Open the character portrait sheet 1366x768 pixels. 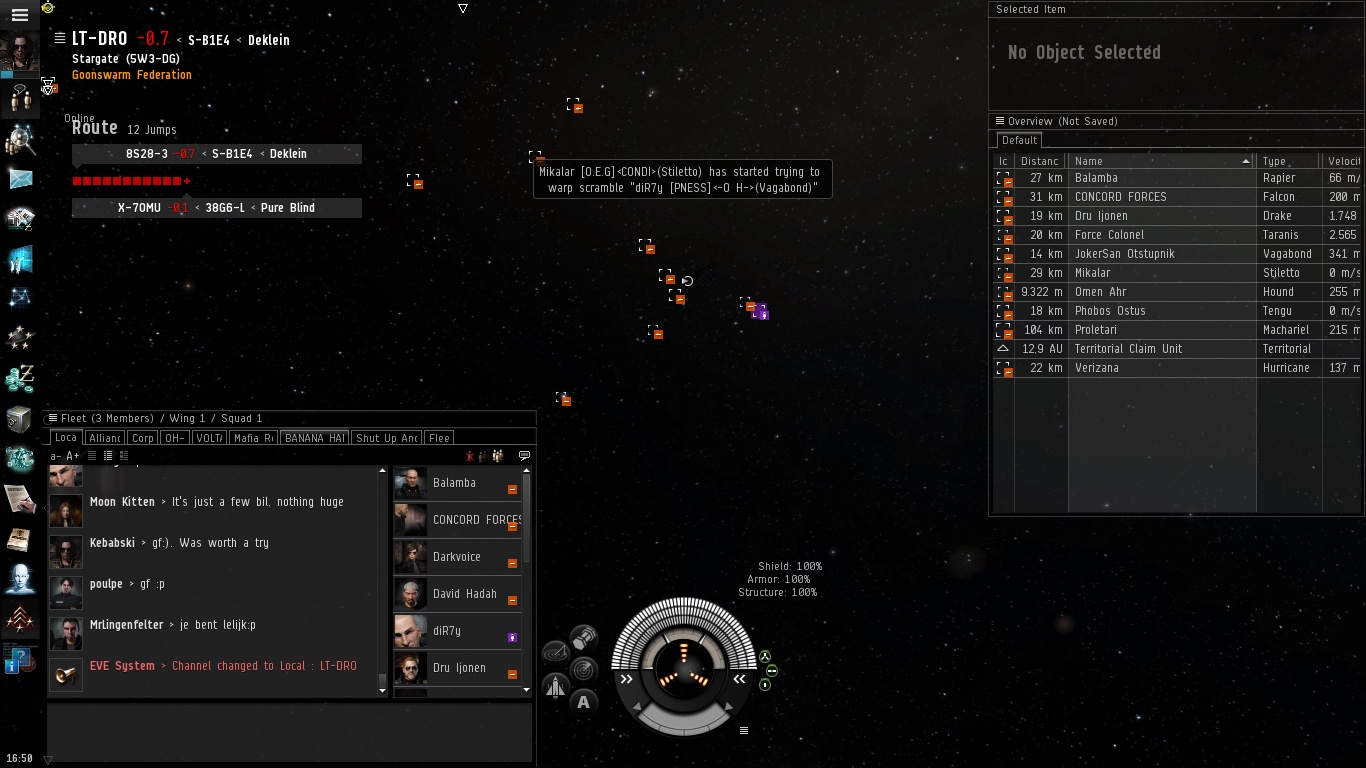(x=19, y=51)
